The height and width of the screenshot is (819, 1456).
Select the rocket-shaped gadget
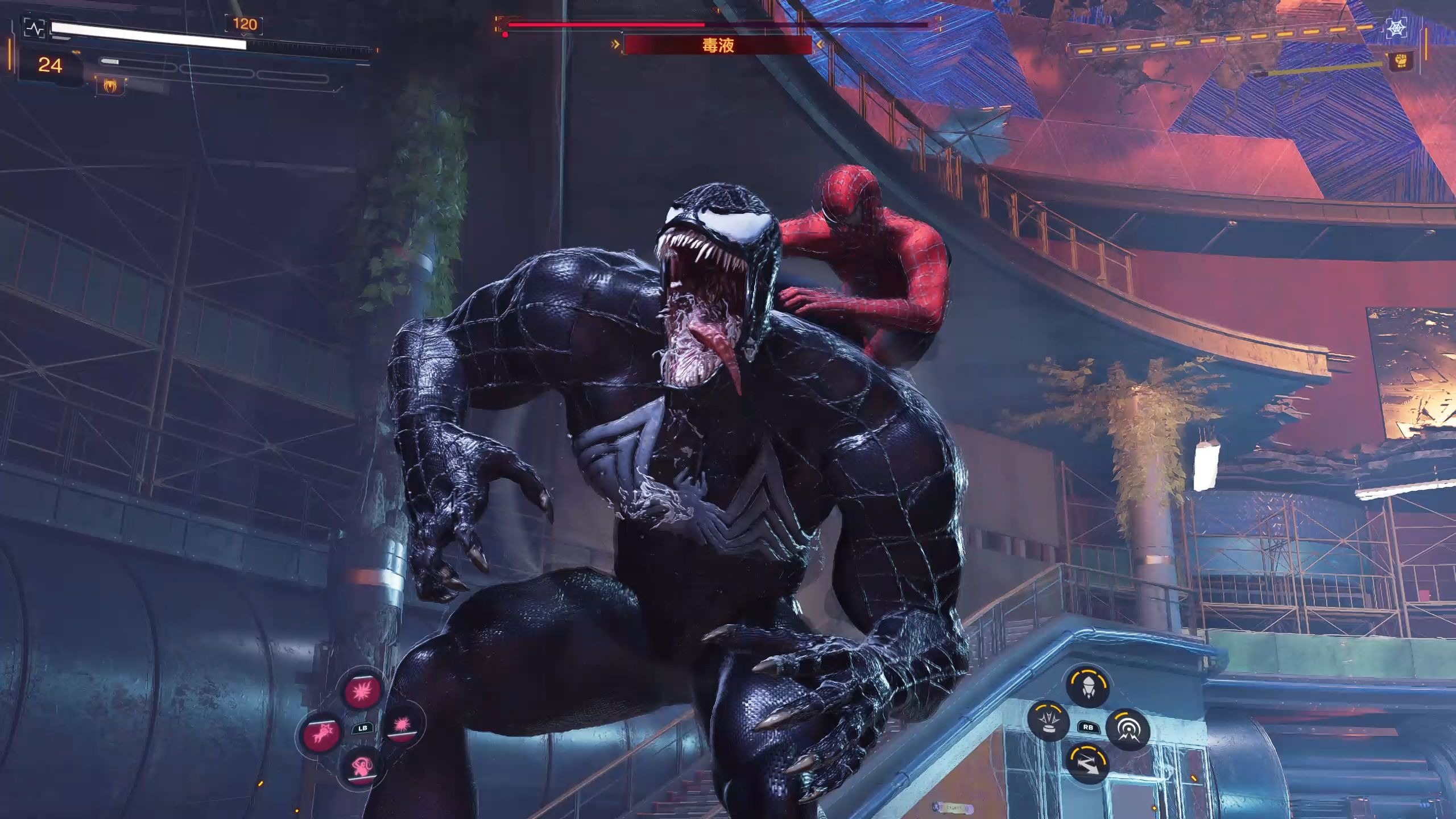[x=1087, y=686]
